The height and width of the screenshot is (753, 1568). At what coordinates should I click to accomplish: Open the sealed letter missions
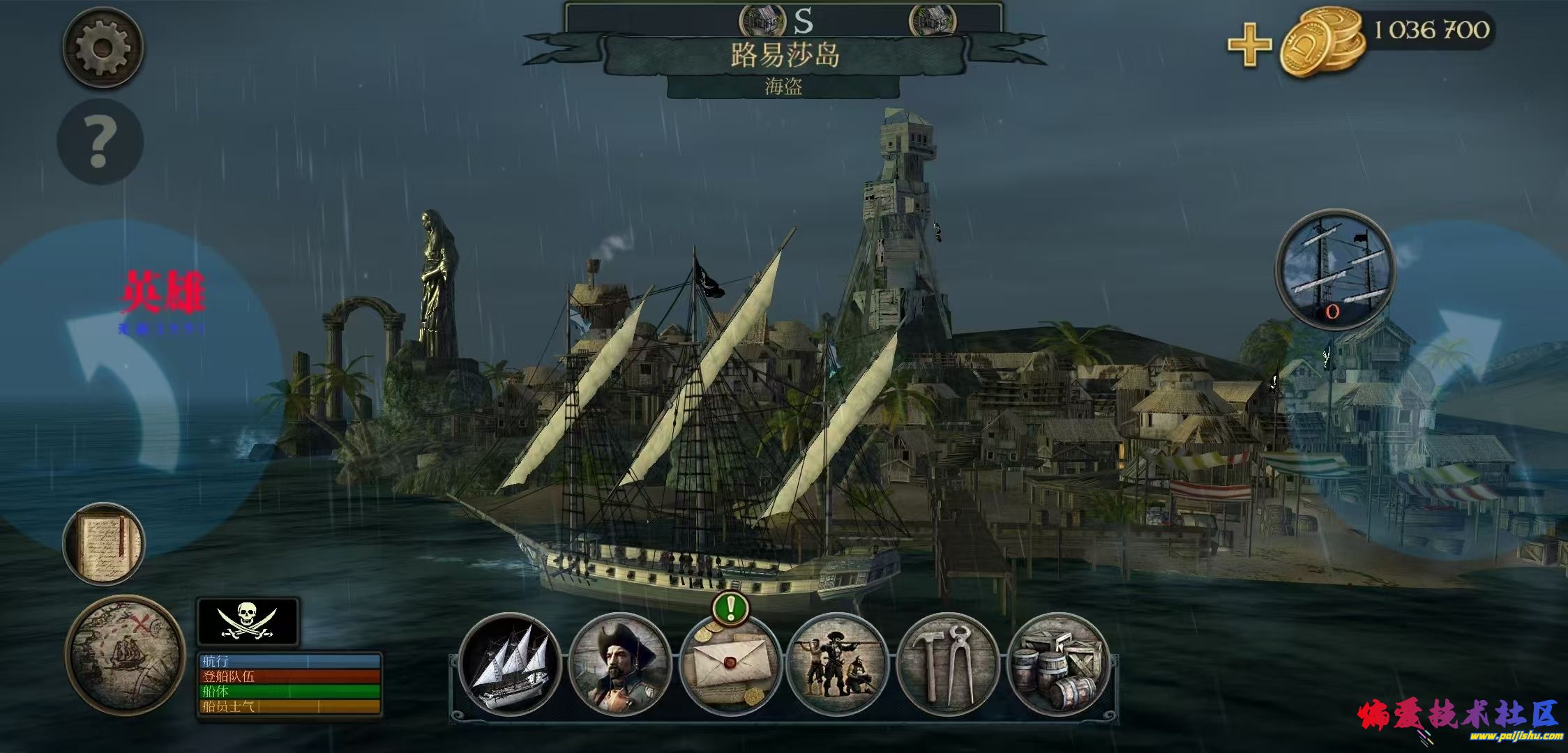click(x=730, y=664)
